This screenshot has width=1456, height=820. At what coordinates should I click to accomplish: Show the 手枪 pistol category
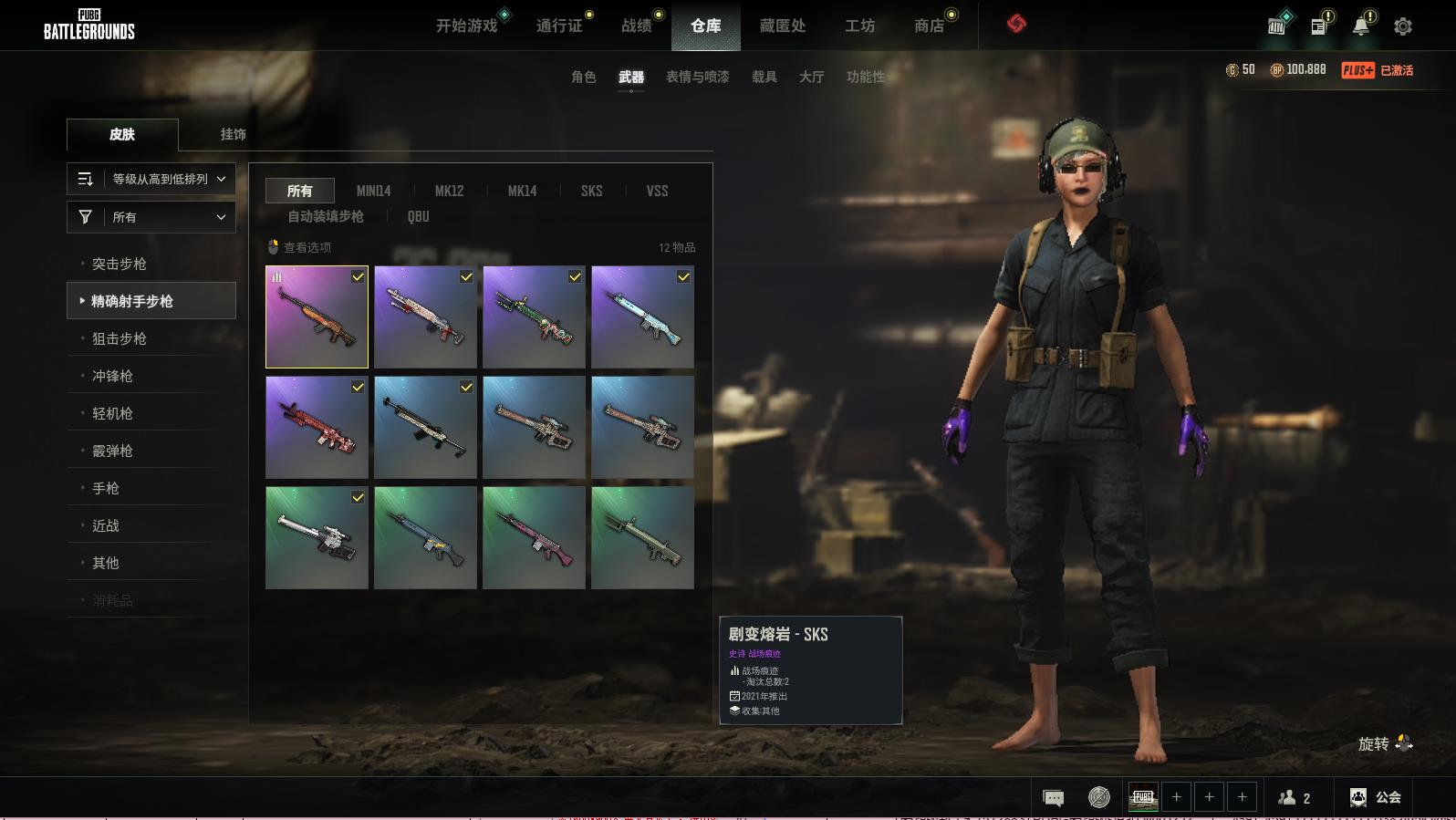(x=106, y=488)
